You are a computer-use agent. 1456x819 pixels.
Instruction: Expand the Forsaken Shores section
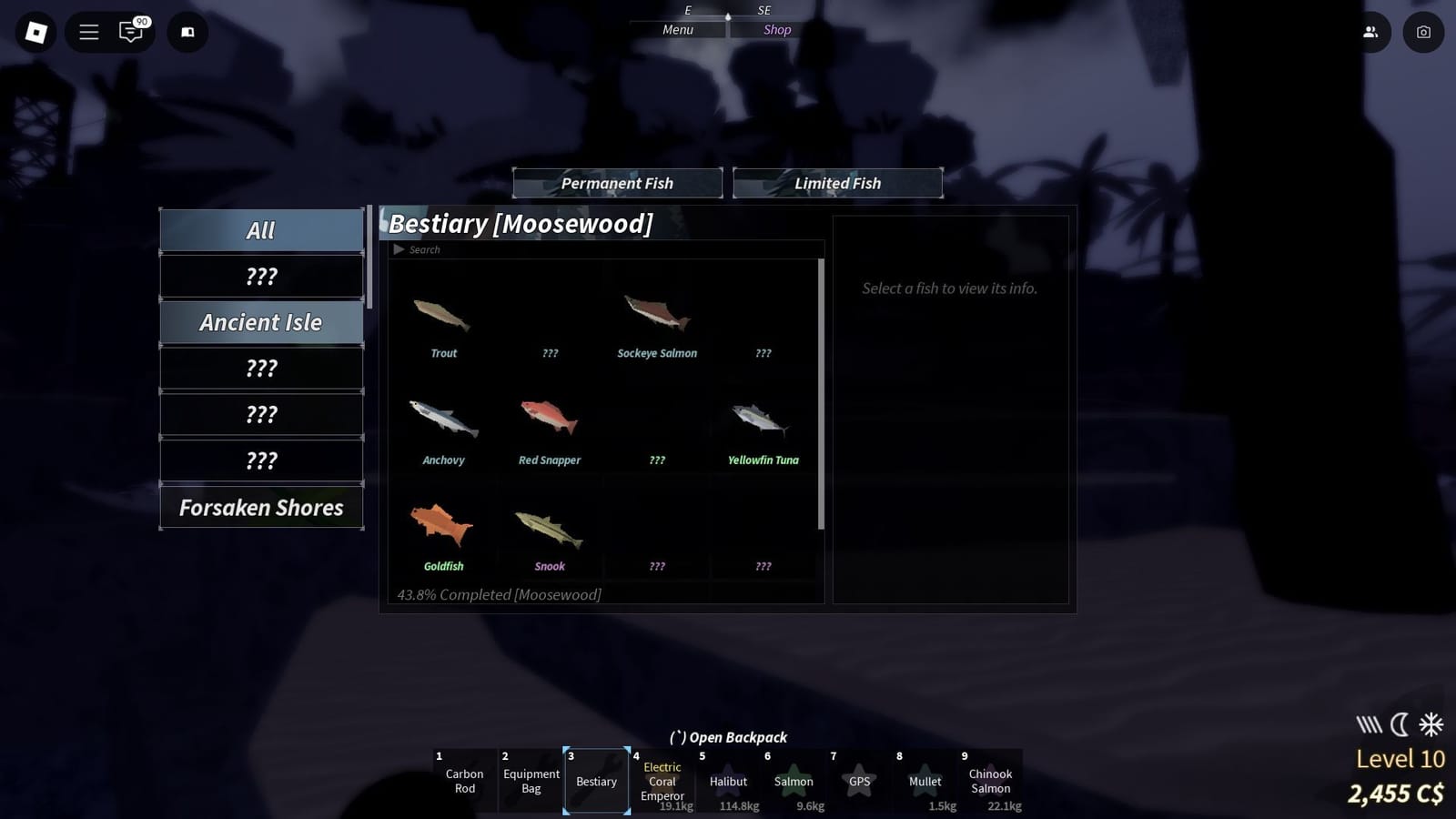[261, 507]
